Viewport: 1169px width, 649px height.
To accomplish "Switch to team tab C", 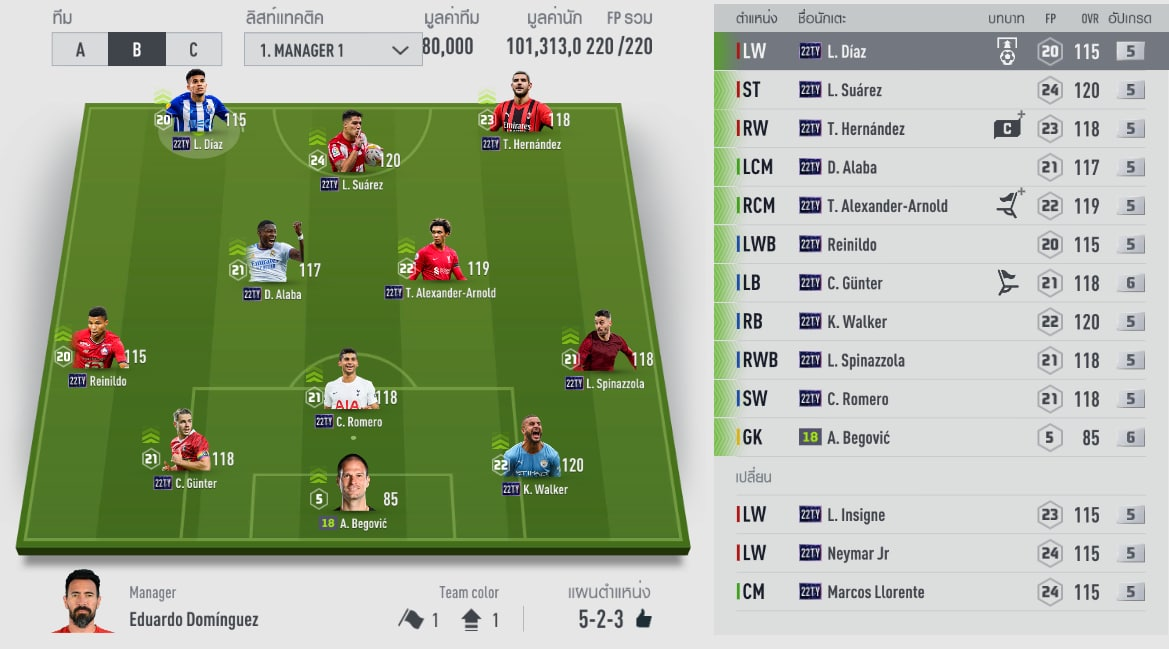I will [x=193, y=49].
